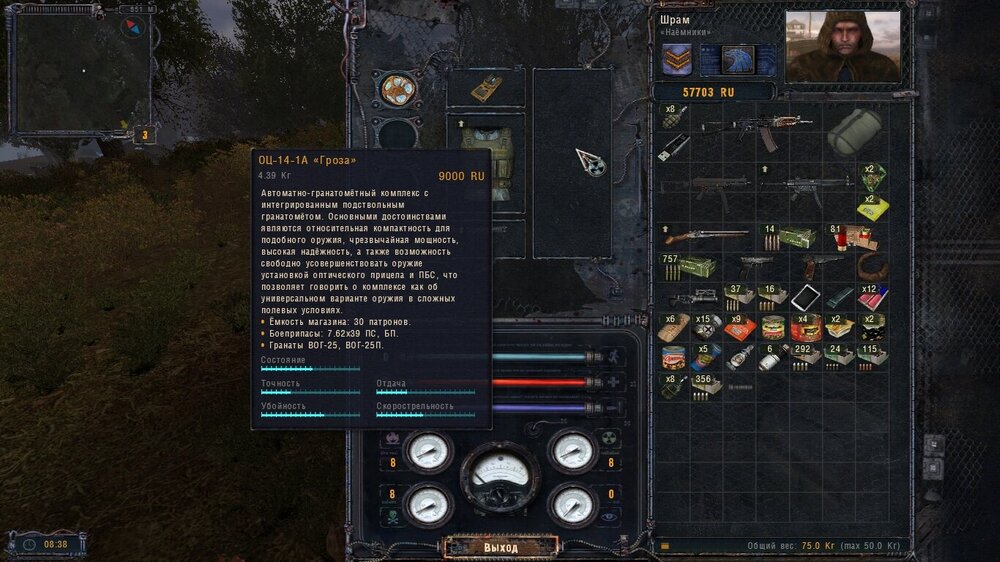Click the Выход exit button

click(500, 548)
